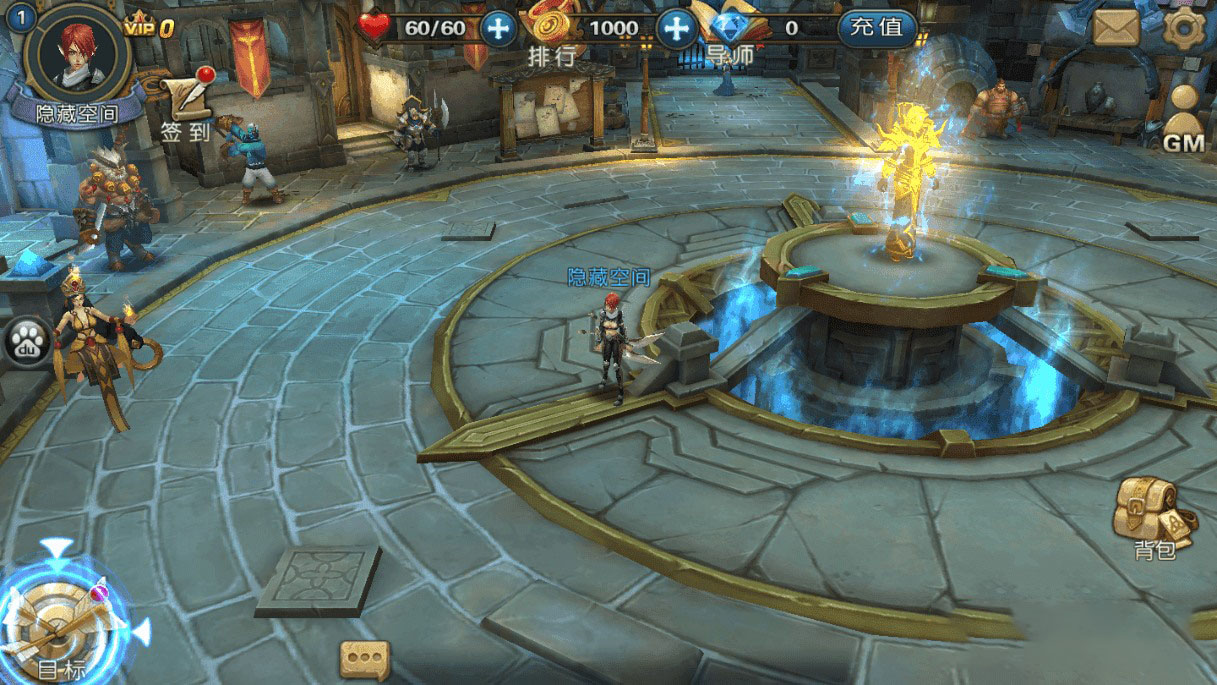Image resolution: width=1217 pixels, height=685 pixels.
Task: Open settings via the gear icon
Action: 1186,27
